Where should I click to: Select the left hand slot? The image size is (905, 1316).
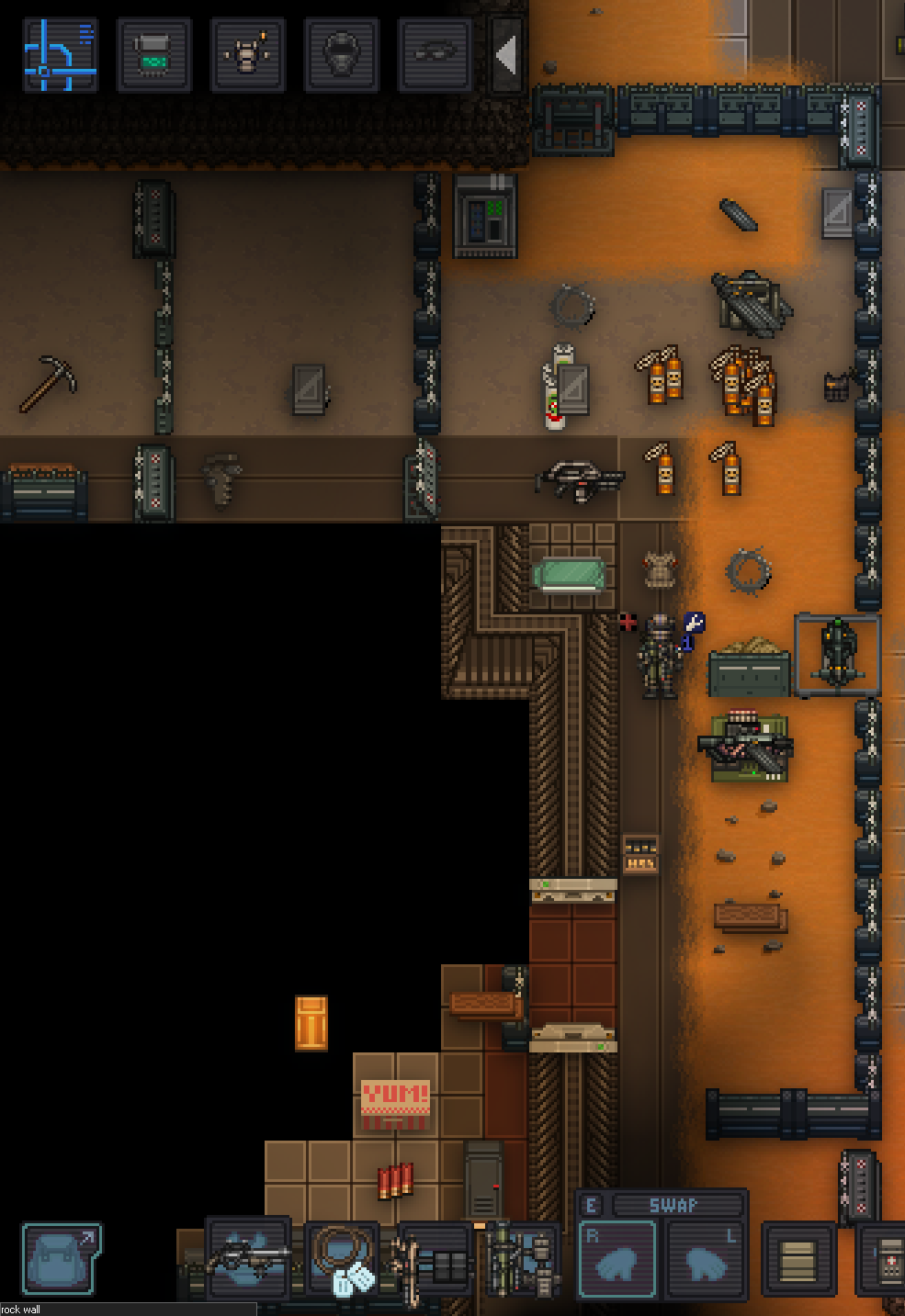coord(705,1260)
